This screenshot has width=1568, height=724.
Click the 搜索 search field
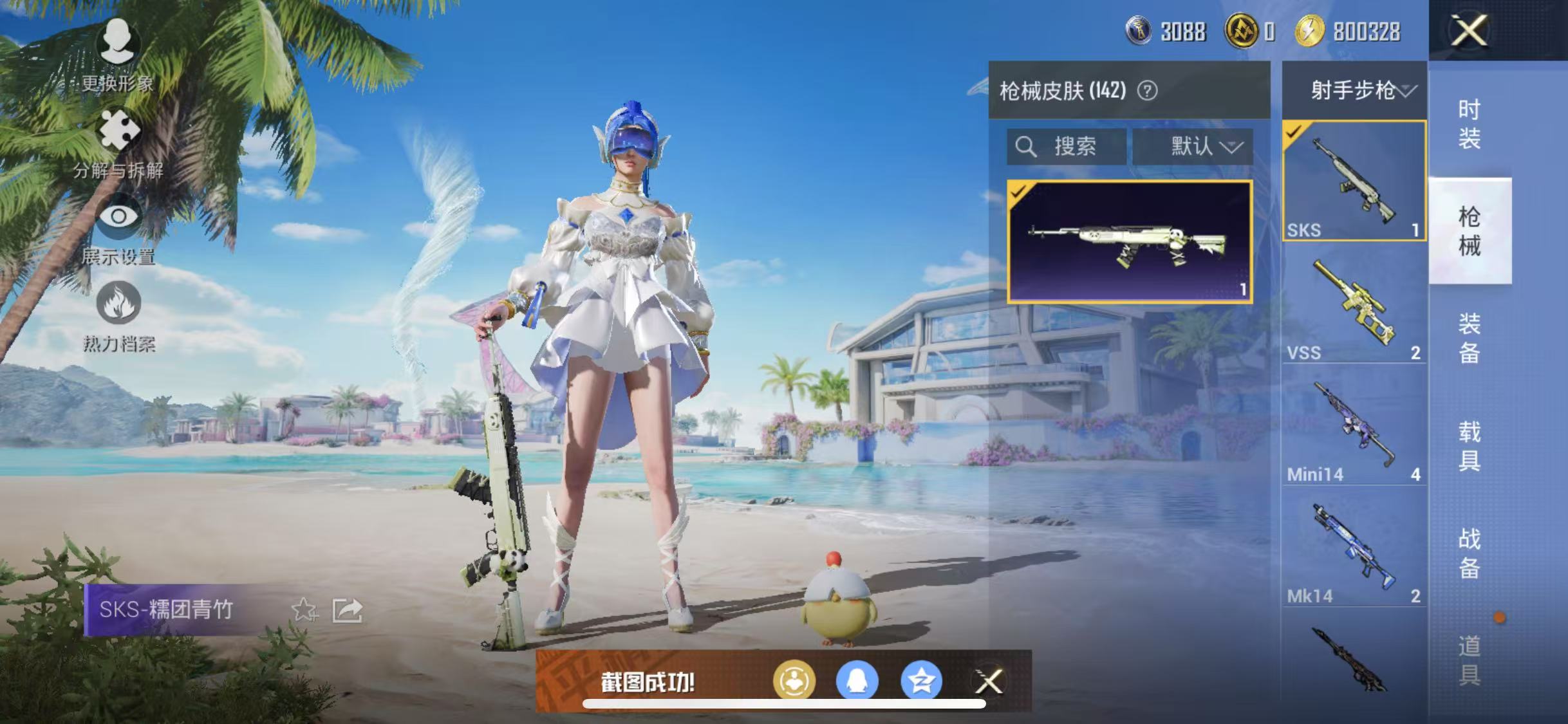click(1067, 147)
